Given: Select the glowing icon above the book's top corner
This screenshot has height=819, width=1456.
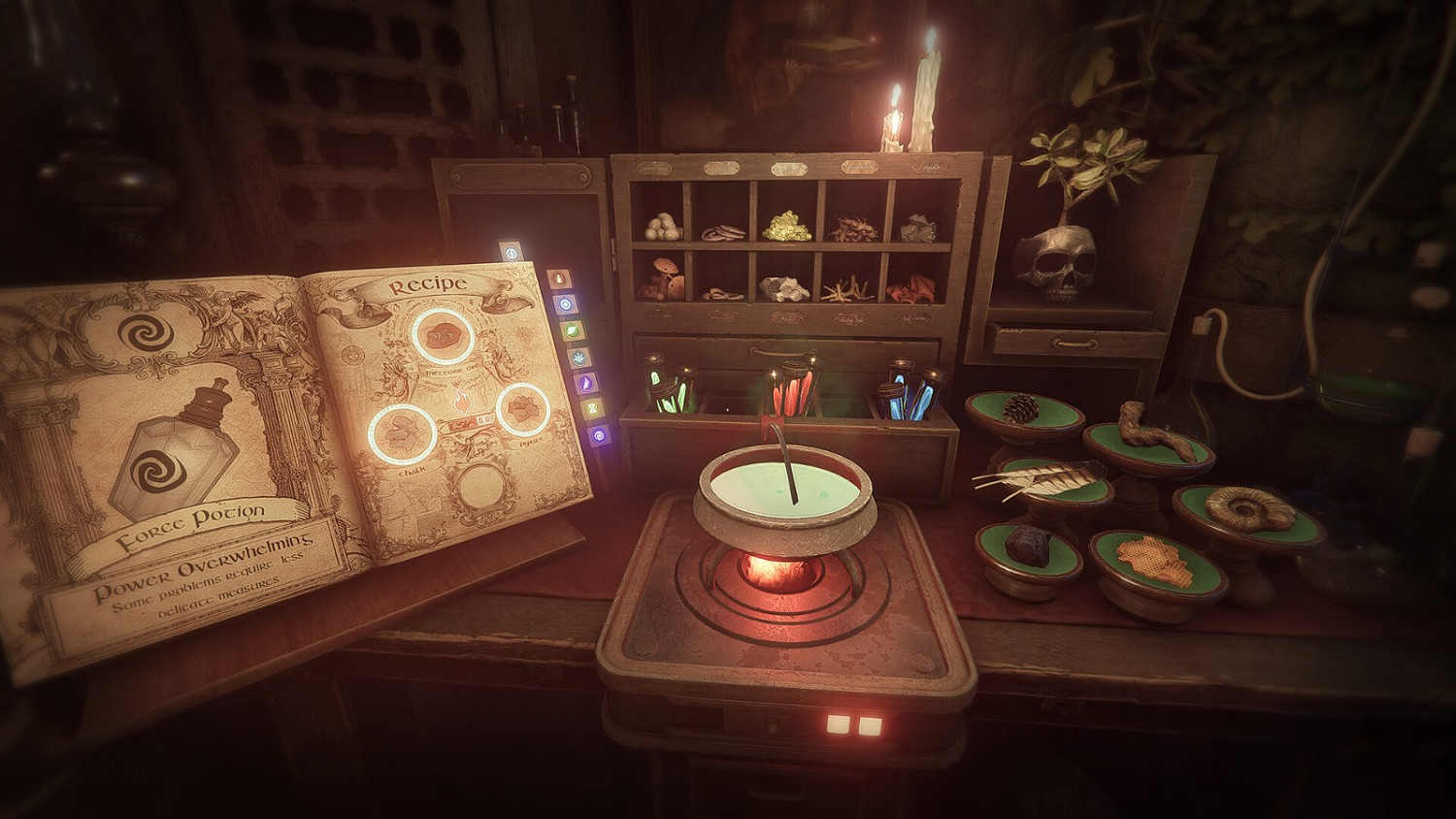Looking at the screenshot, I should (511, 253).
